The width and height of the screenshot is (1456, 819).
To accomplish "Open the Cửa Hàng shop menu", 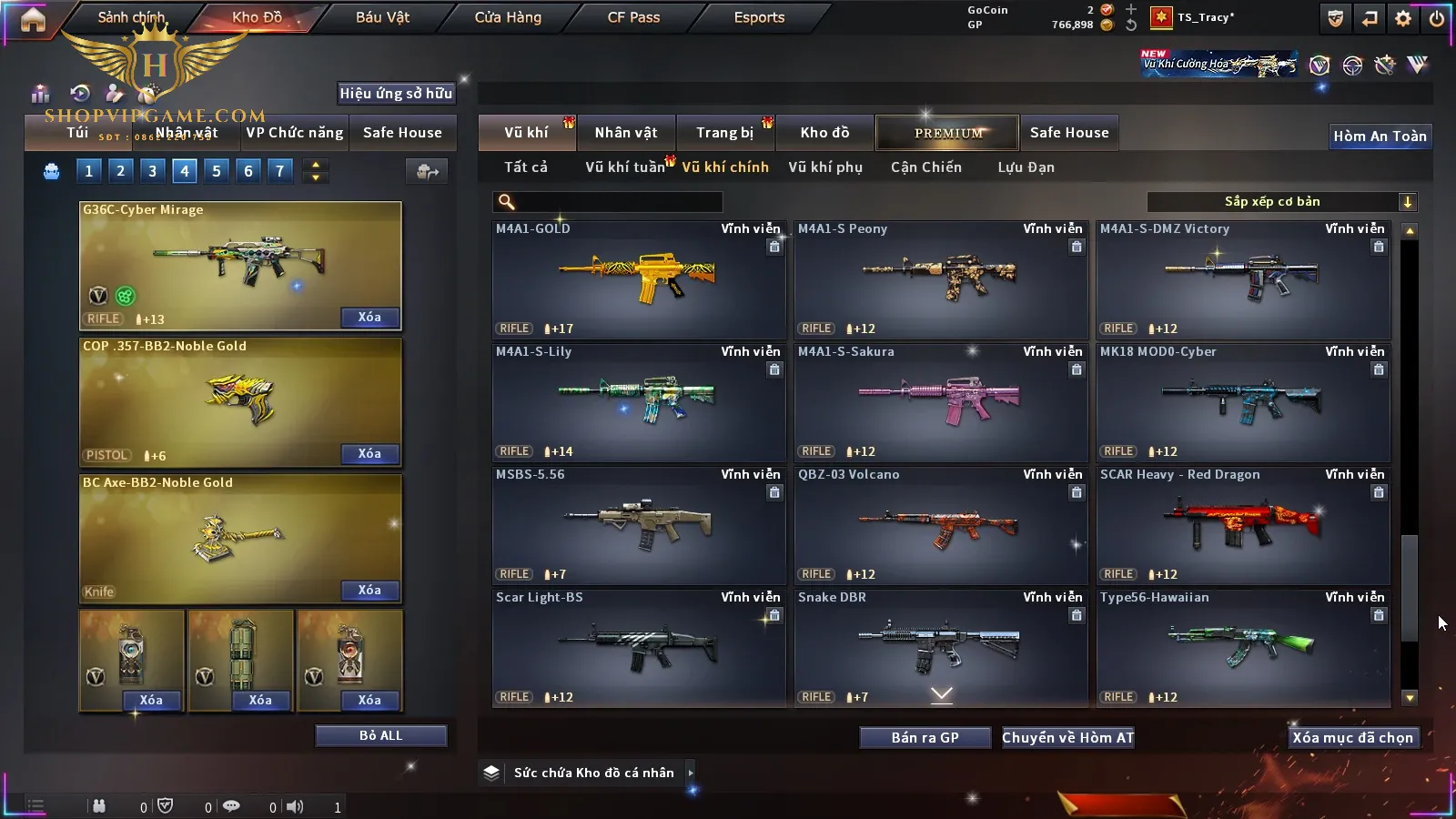I will 508,17.
